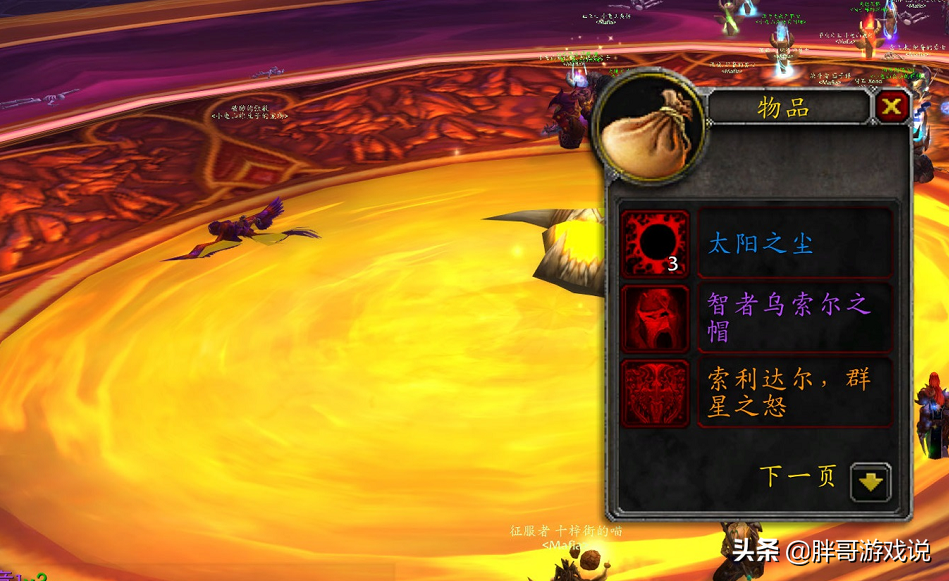Go to the next loot page arrow
The height and width of the screenshot is (581, 949).
click(870, 481)
